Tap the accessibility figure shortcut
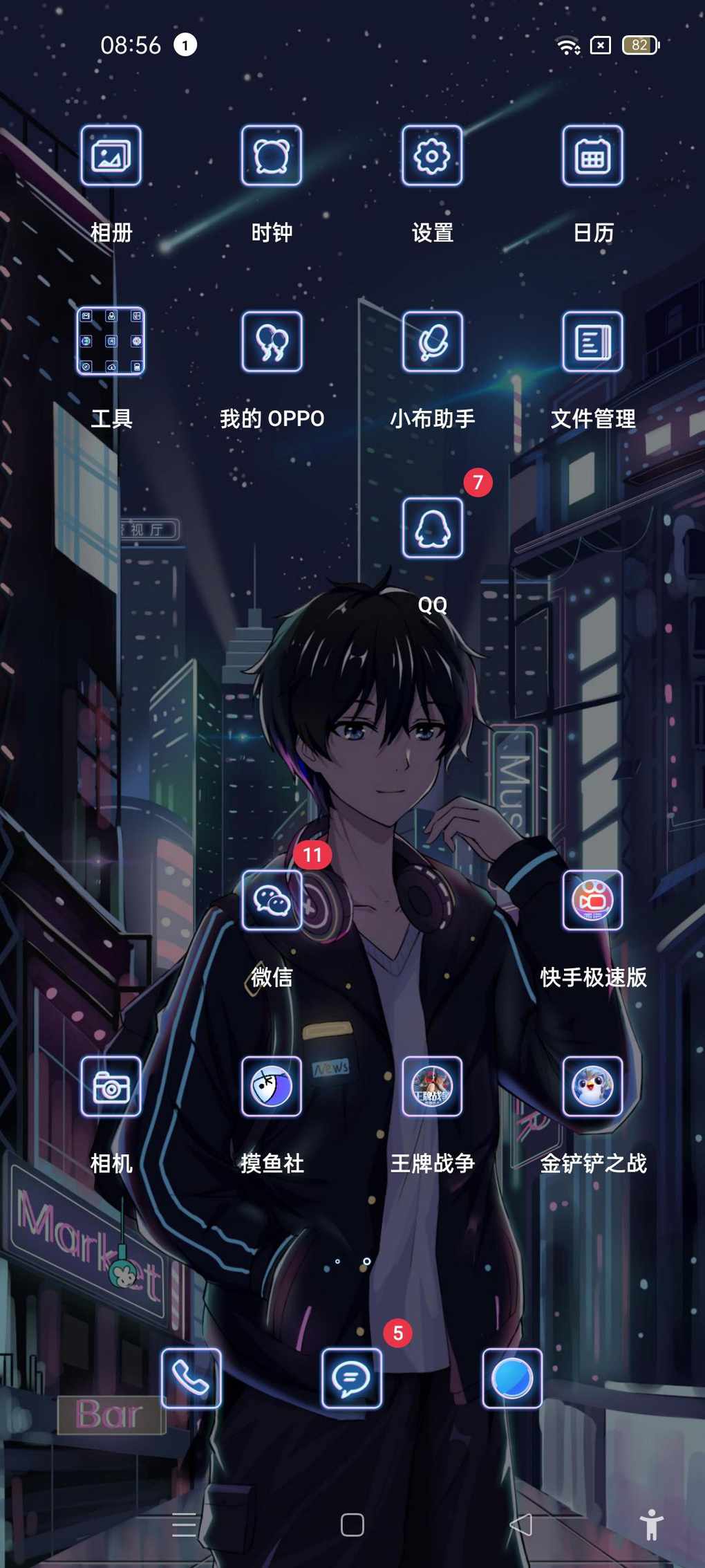 (x=651, y=1525)
